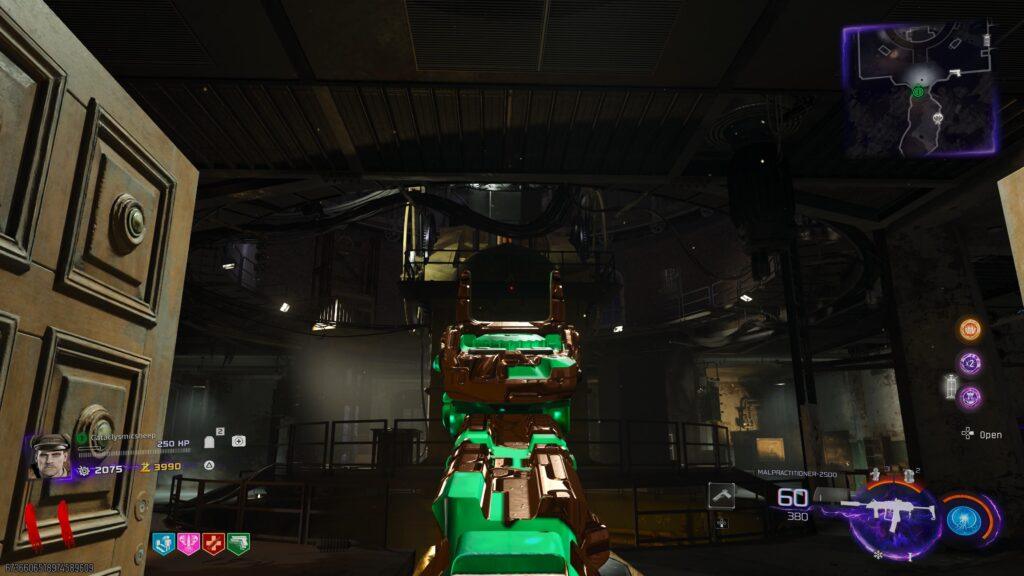Screen dimensions: 1024x576
Task: Select the bottom purple power-up icon
Action: tap(969, 397)
